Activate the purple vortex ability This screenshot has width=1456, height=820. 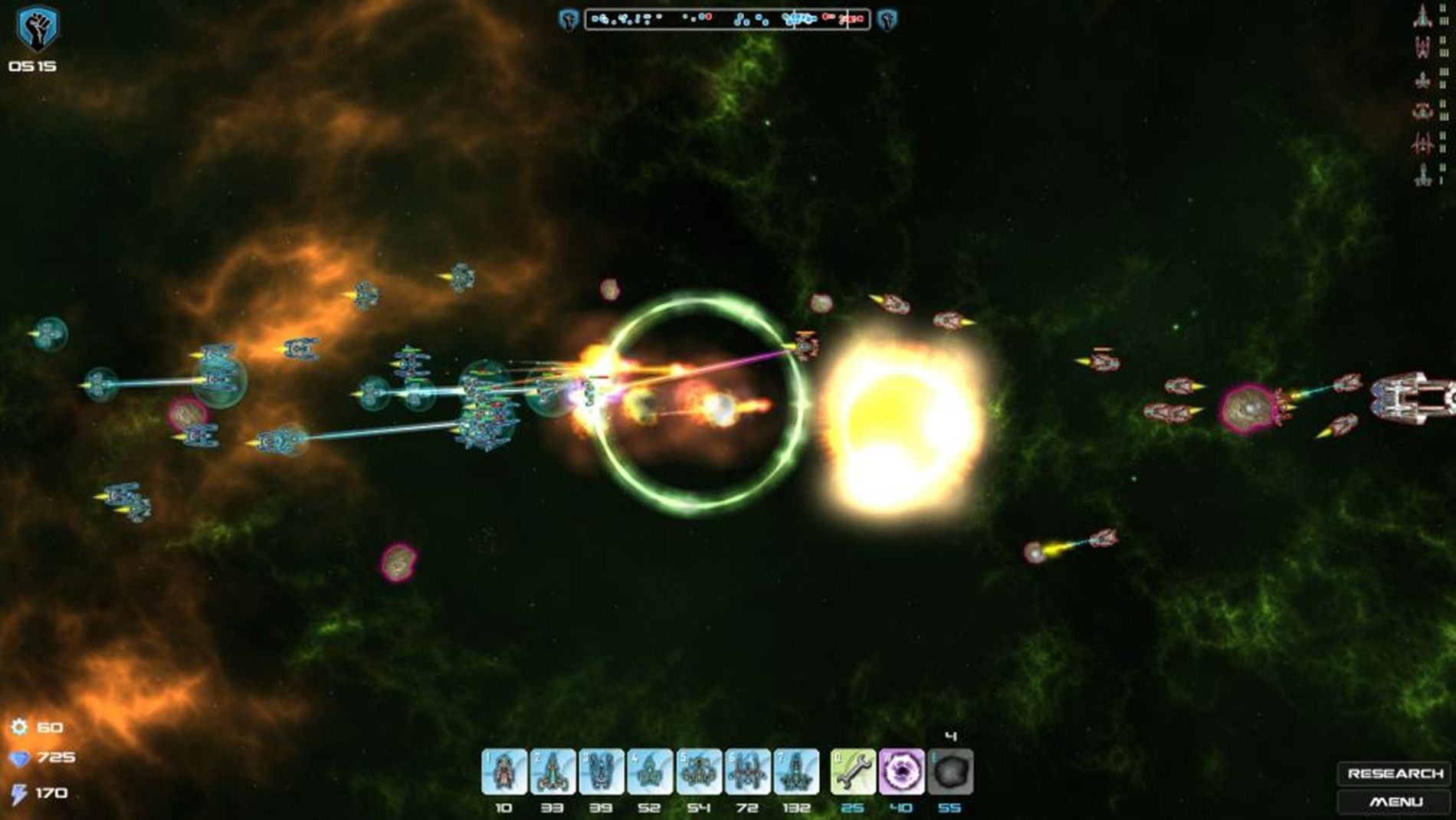click(x=901, y=772)
